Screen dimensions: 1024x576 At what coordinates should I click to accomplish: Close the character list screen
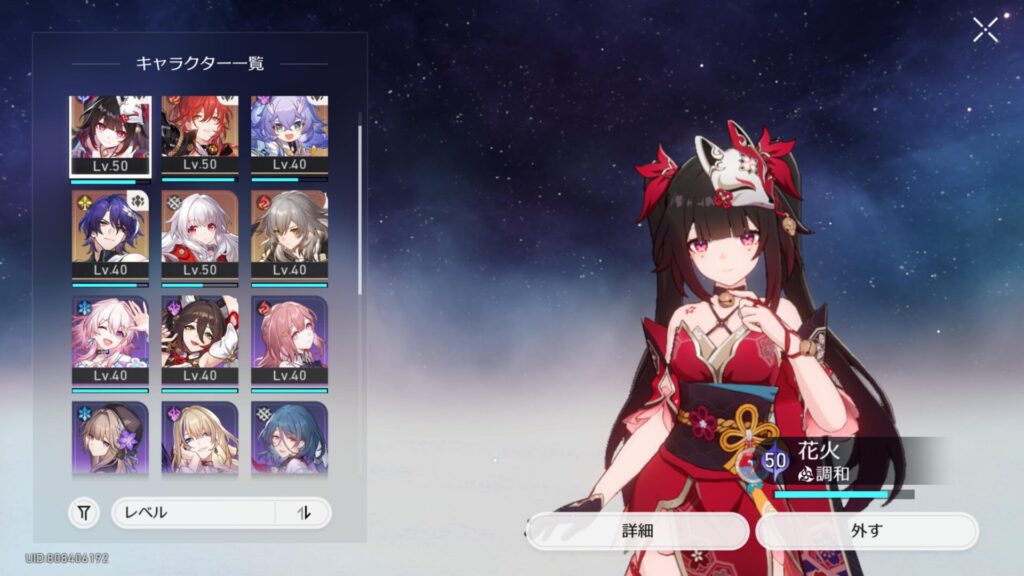pyautogui.click(x=985, y=30)
